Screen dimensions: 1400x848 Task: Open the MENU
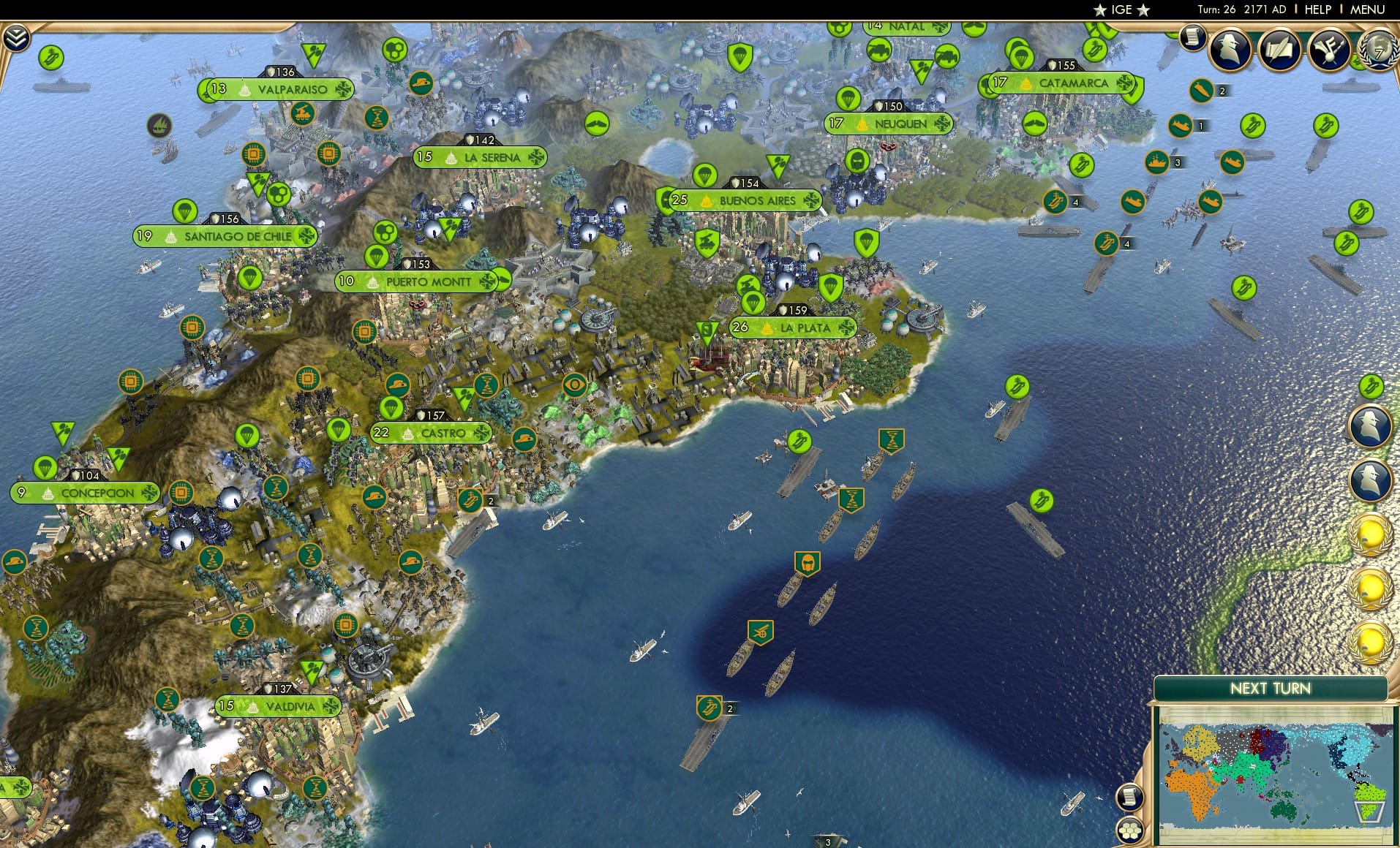point(1369,10)
